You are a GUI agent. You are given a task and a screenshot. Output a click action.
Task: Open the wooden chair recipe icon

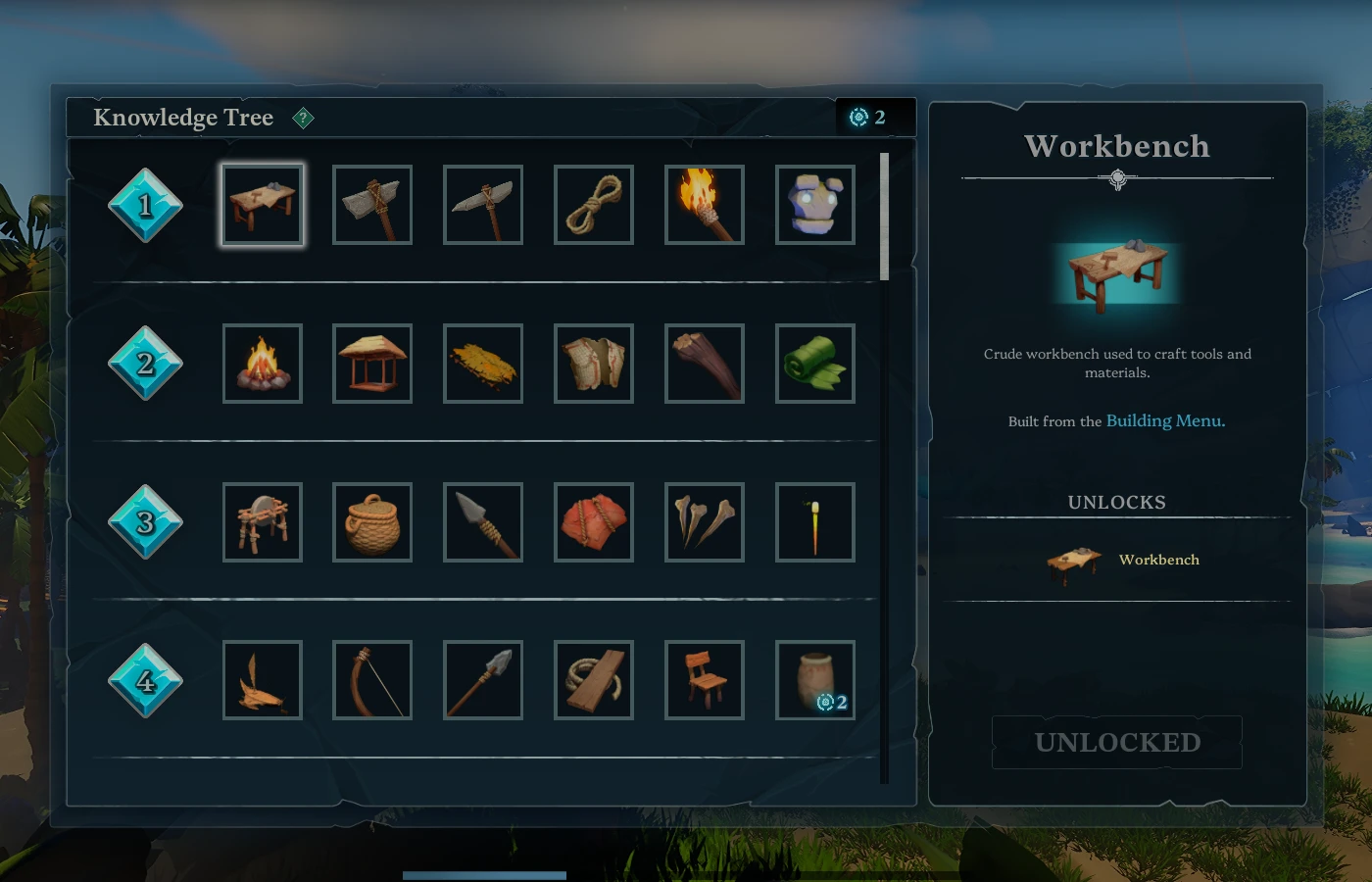[x=704, y=679]
